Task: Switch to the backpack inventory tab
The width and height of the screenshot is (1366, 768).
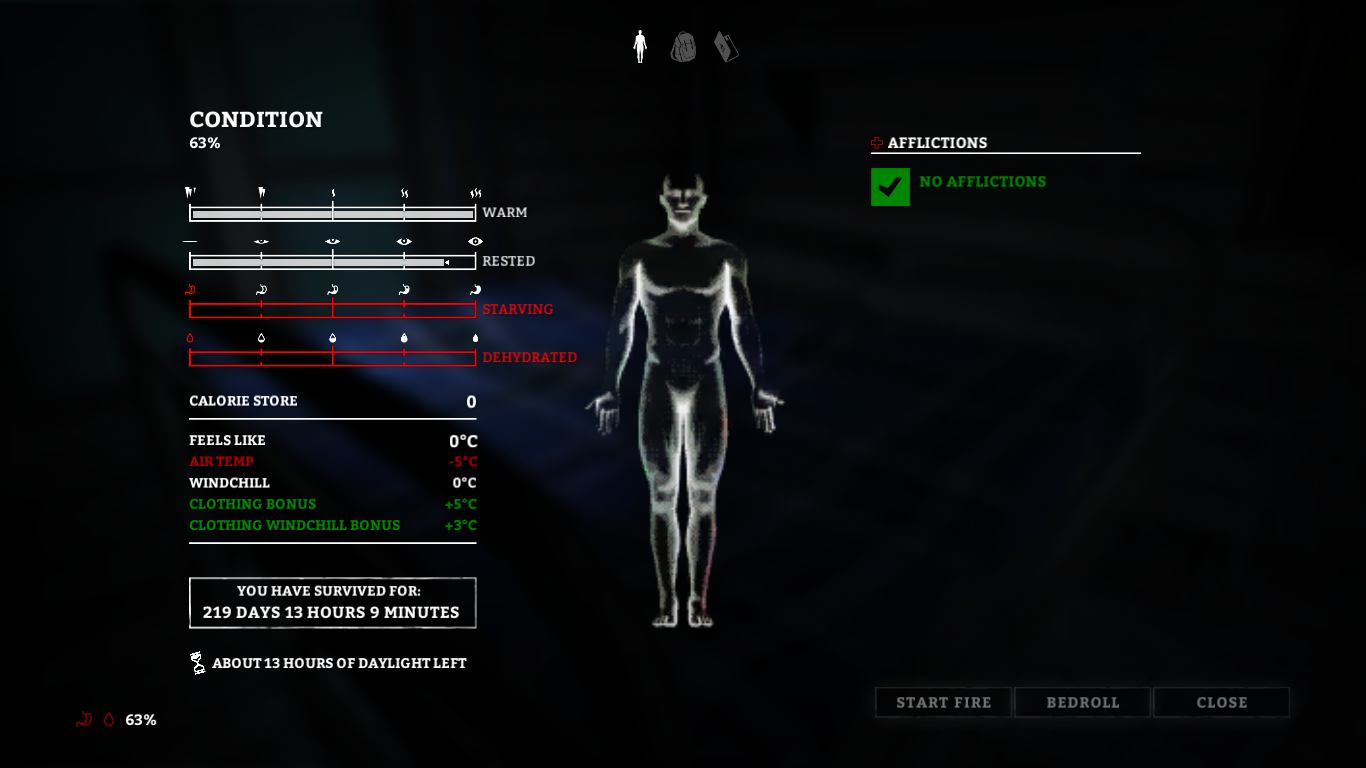Action: 683,47
